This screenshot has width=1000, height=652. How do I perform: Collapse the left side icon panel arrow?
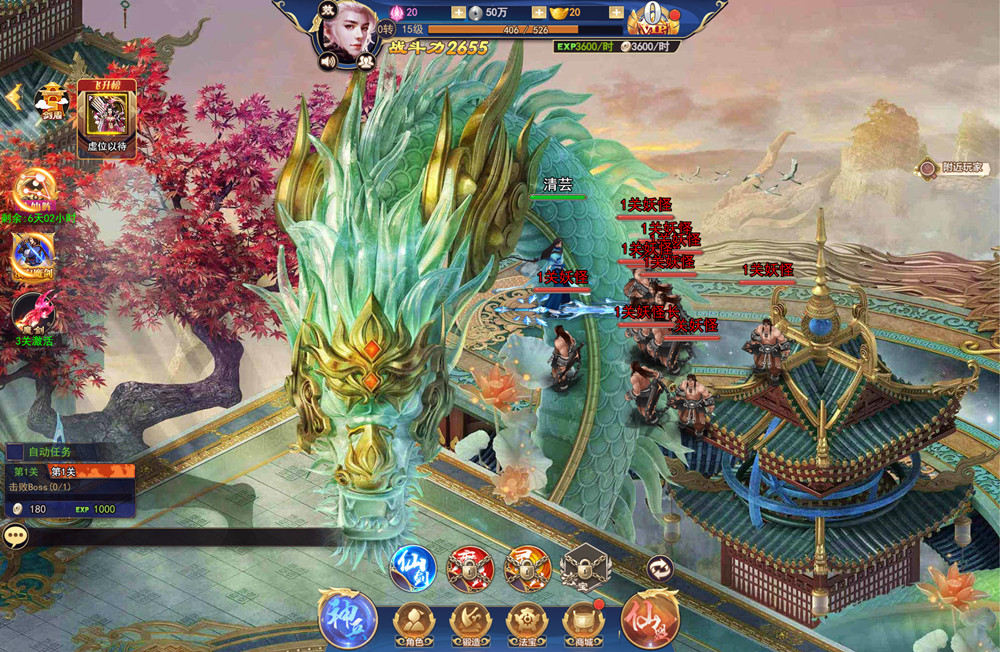coord(14,95)
